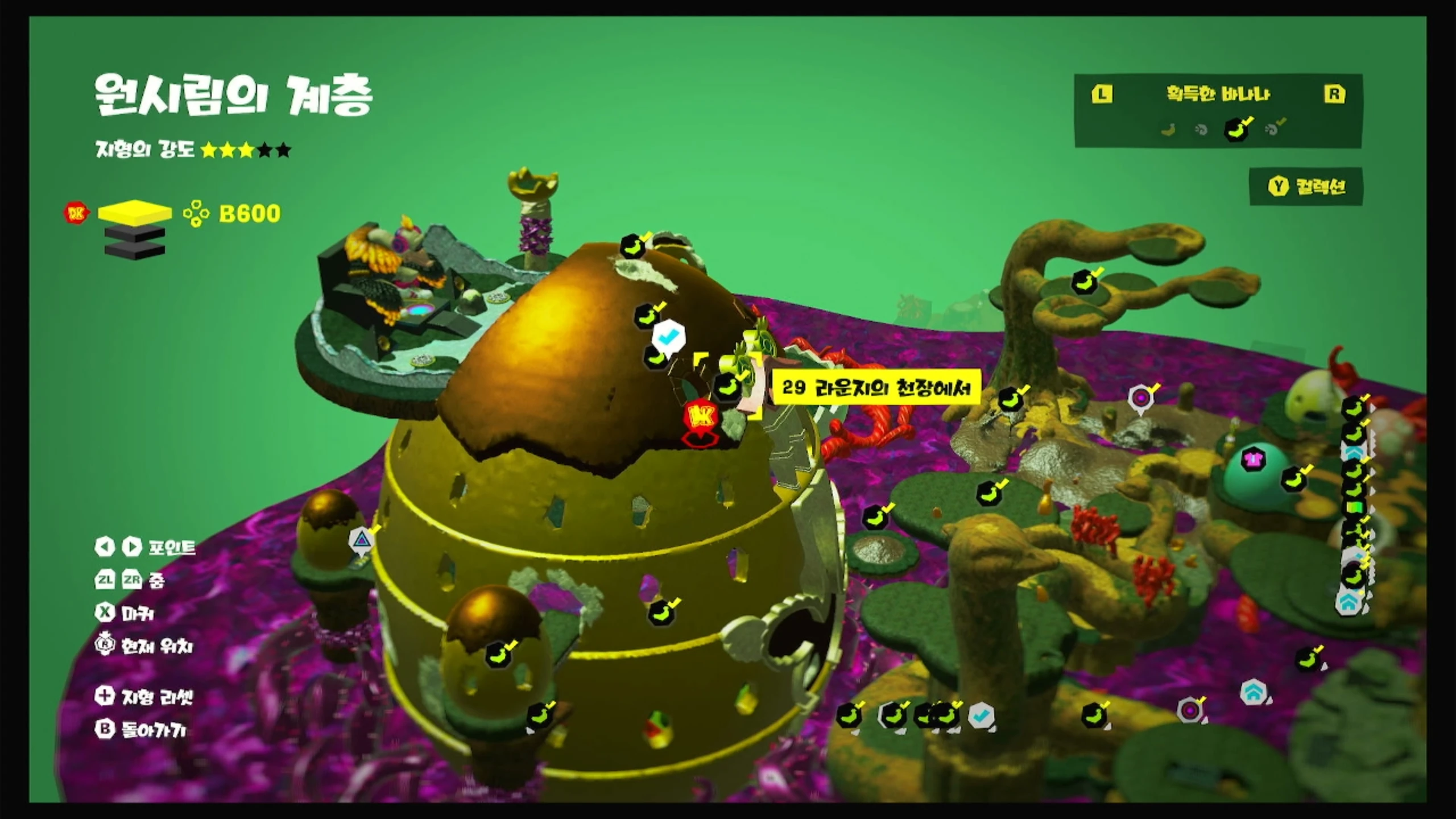
Task: Select the triangle marker by the small egg
Action: click(x=361, y=538)
